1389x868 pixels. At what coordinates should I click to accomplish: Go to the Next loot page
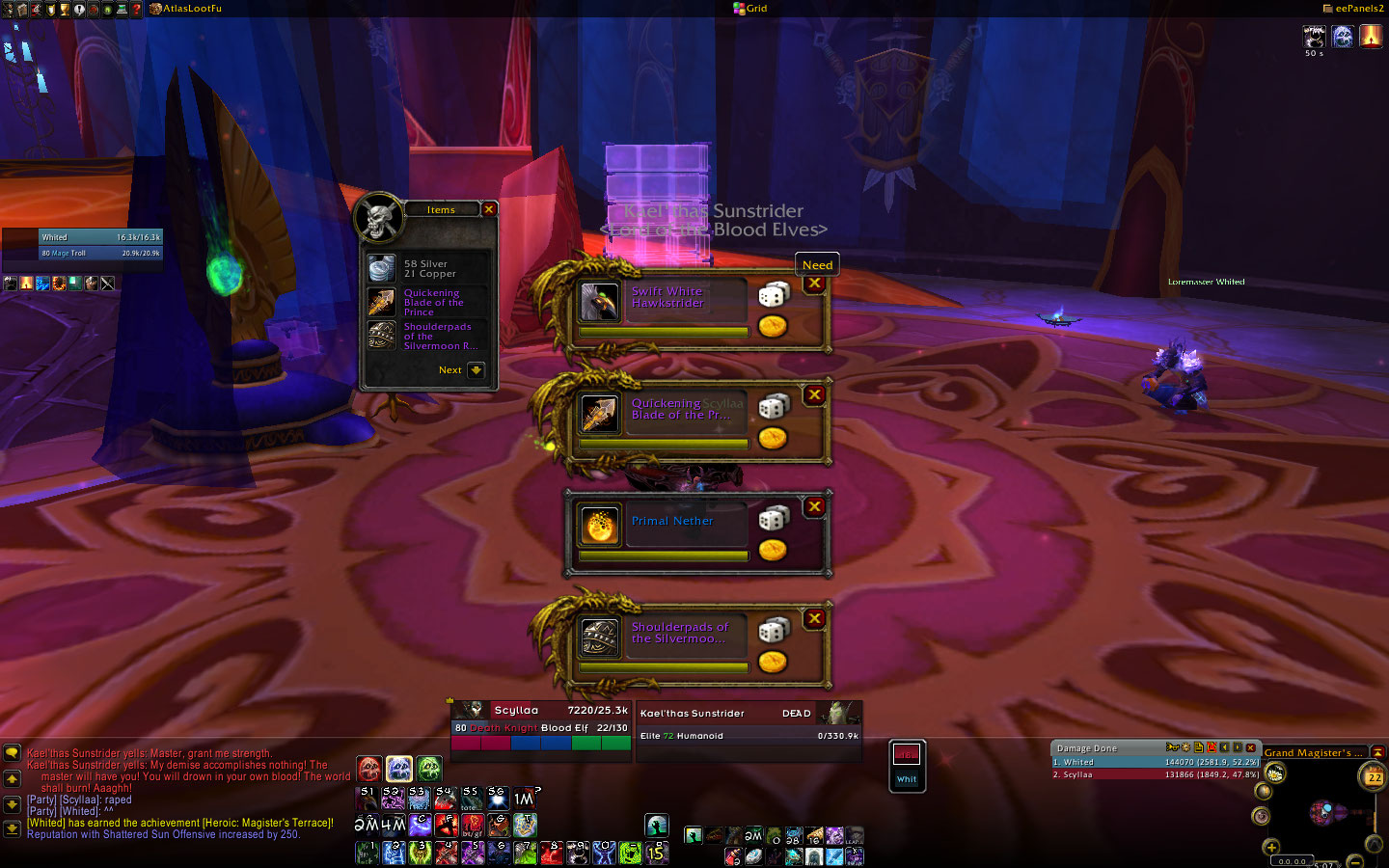click(x=476, y=370)
